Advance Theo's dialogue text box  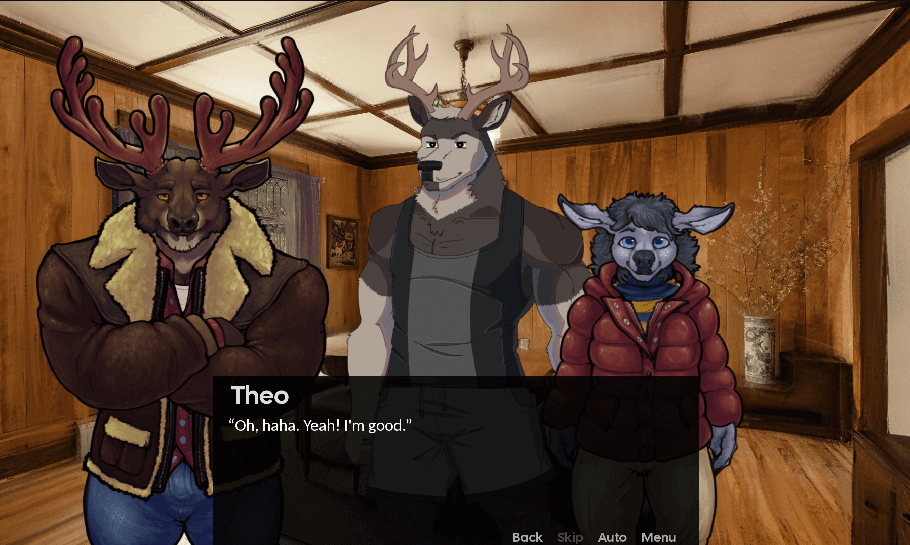[455, 450]
